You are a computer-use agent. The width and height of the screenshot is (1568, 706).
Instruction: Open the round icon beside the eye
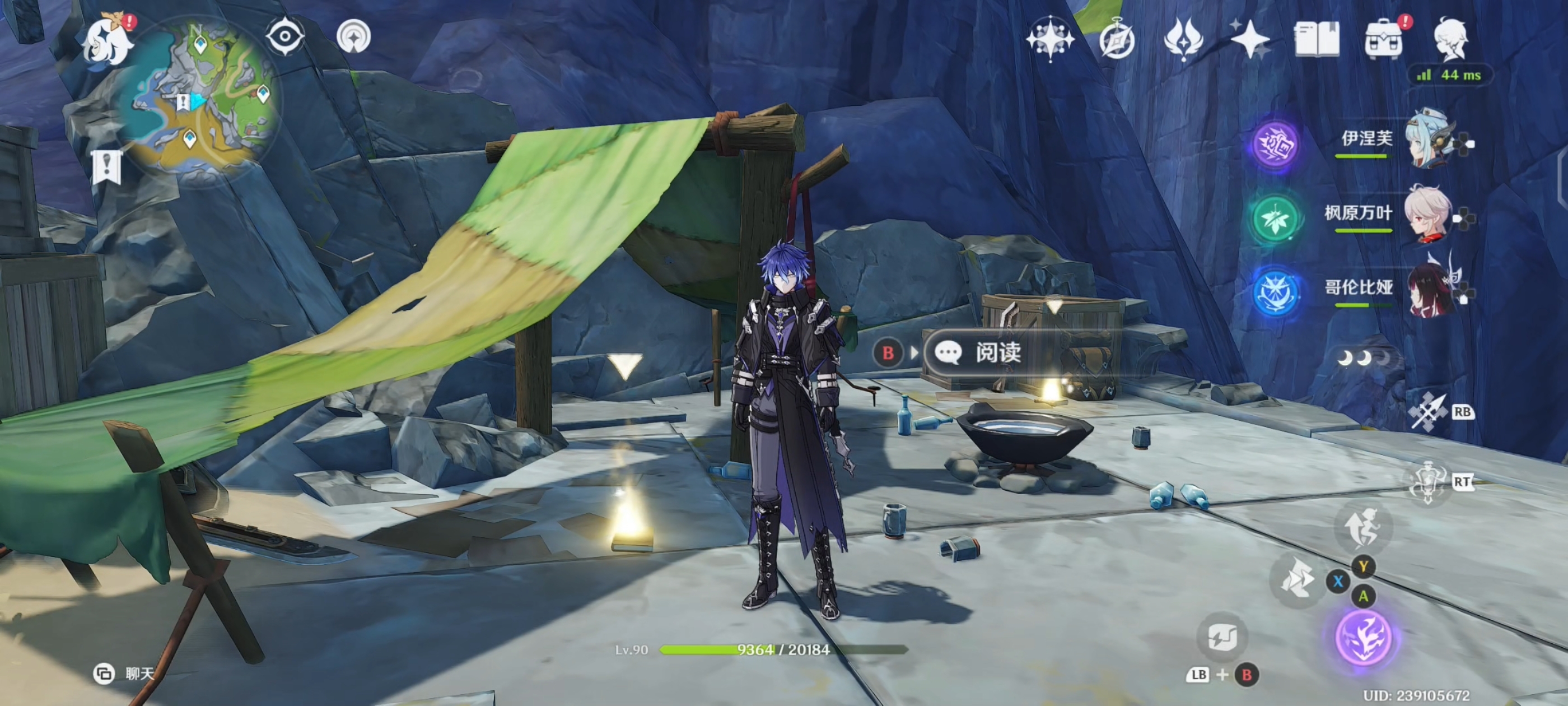[x=354, y=36]
